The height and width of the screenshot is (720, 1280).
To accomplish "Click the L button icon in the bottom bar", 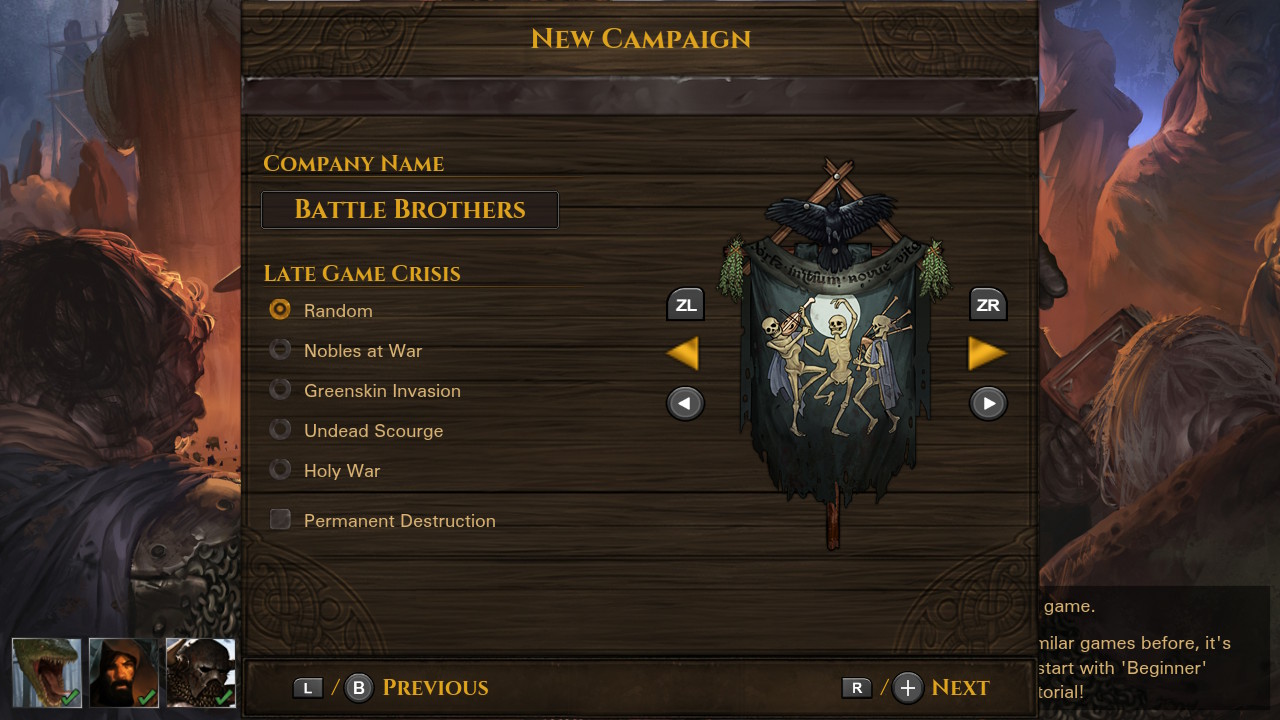I will [308, 687].
